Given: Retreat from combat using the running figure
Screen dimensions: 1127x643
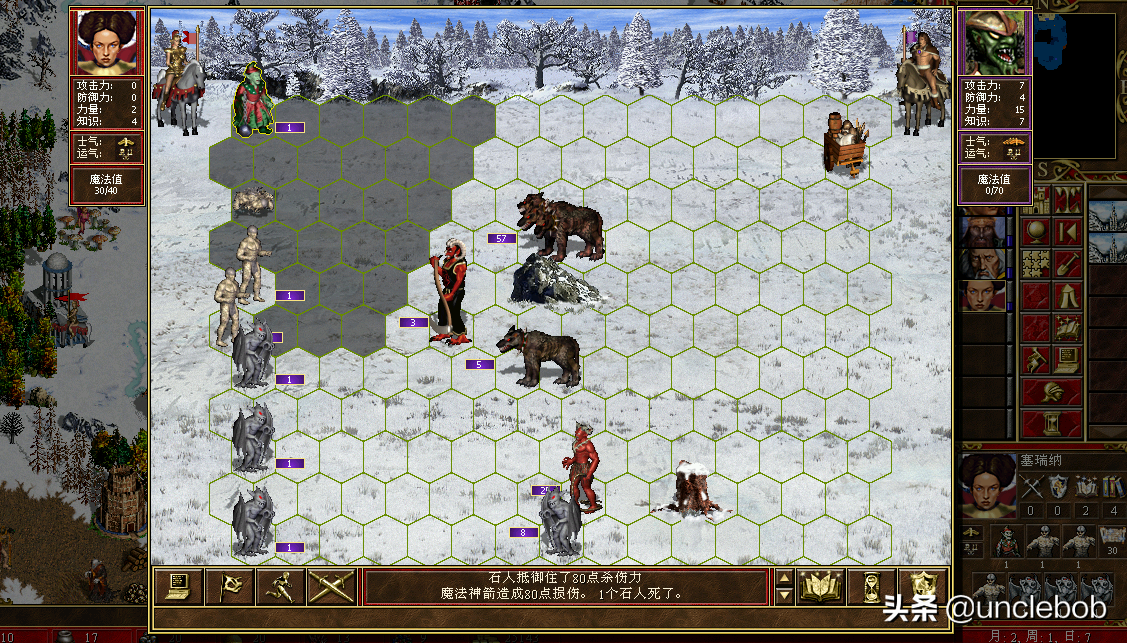Looking at the screenshot, I should pyautogui.click(x=281, y=587).
